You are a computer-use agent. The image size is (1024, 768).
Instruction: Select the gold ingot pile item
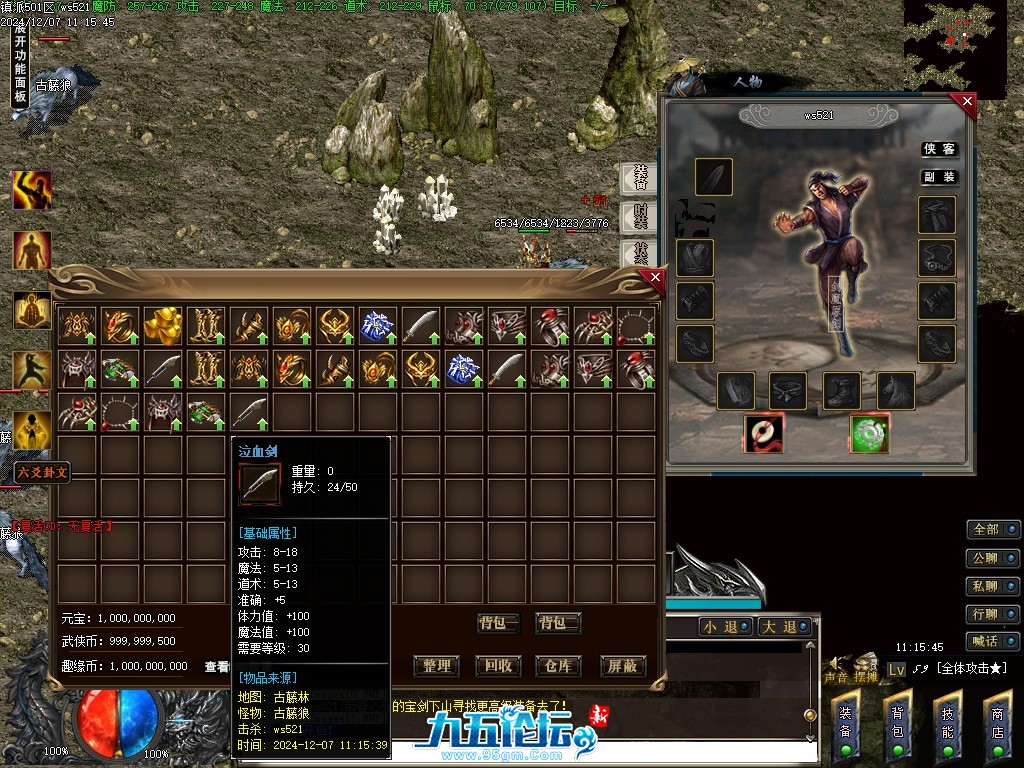pos(162,325)
